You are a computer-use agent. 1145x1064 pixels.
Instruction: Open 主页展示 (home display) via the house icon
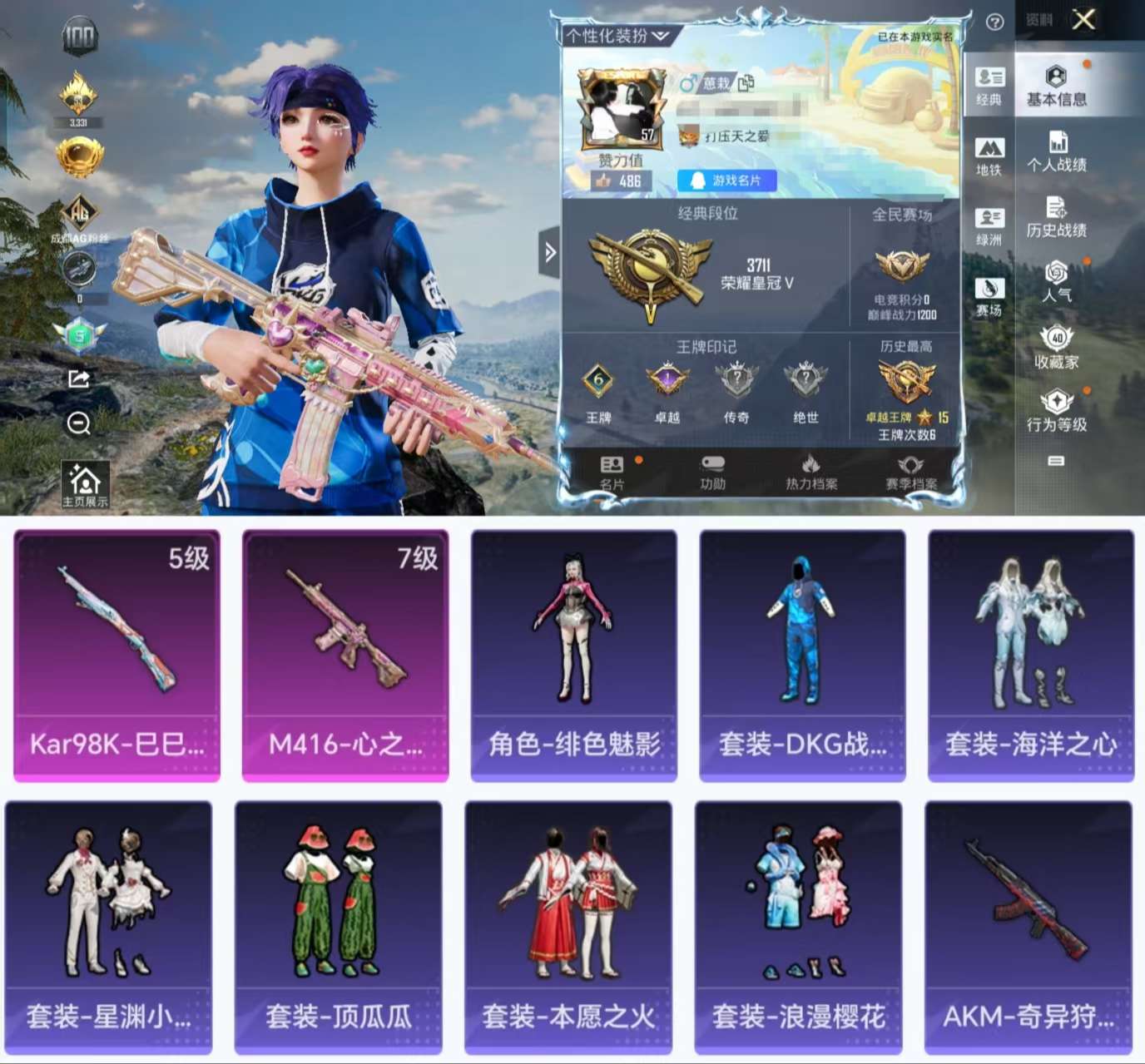pos(83,479)
